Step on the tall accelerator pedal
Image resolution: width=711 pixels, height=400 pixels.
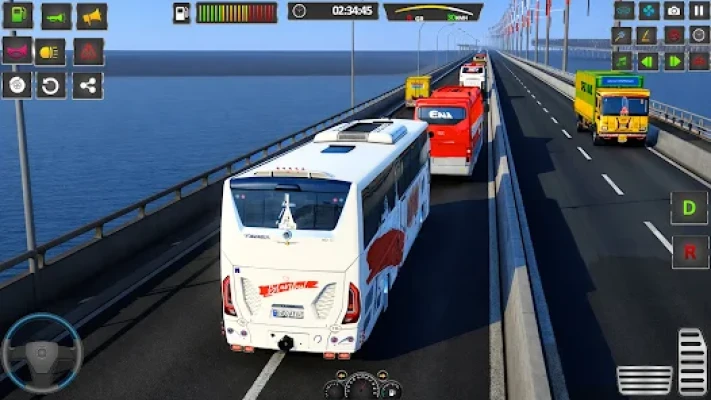692,362
